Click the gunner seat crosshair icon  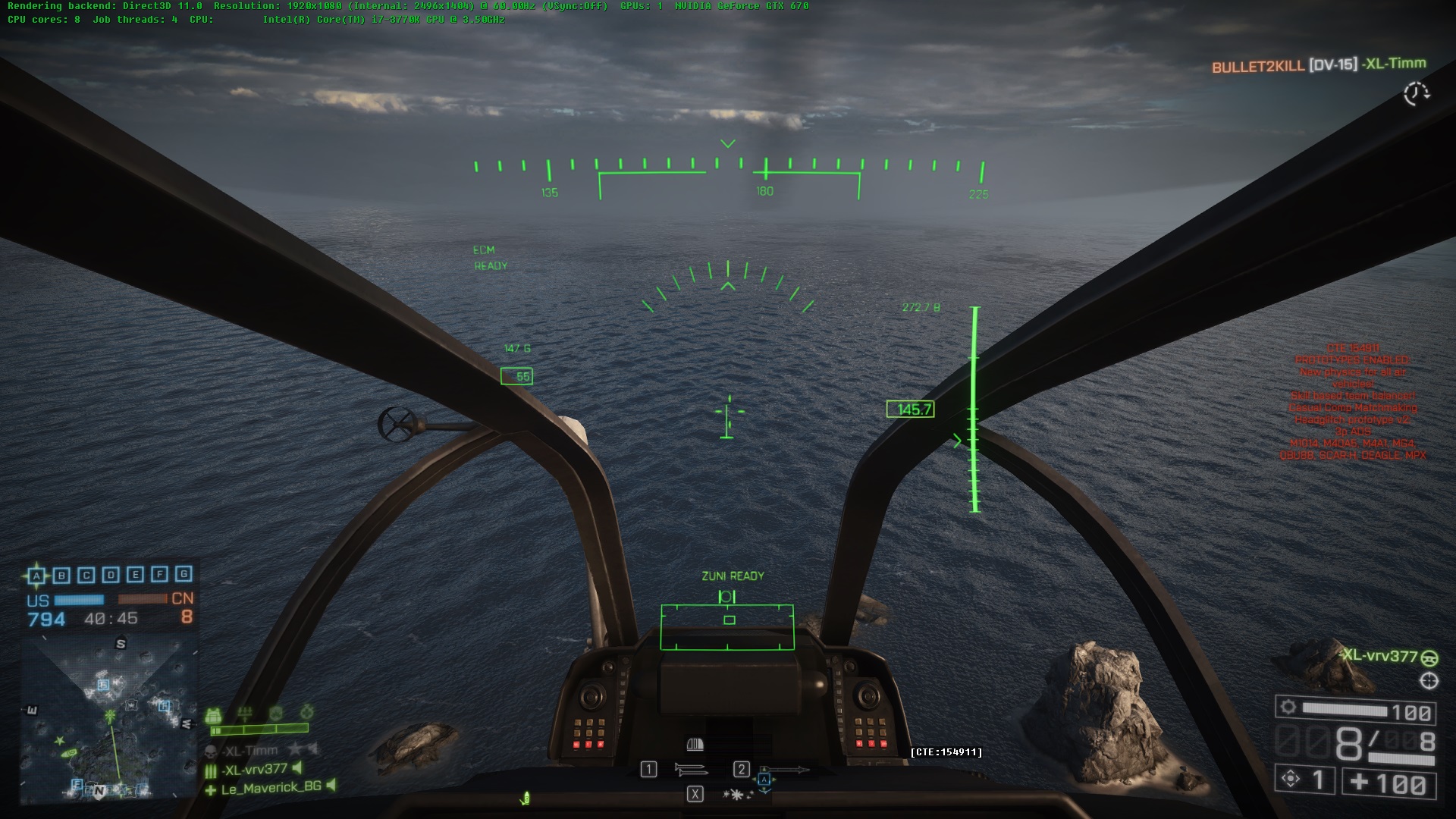1429,681
